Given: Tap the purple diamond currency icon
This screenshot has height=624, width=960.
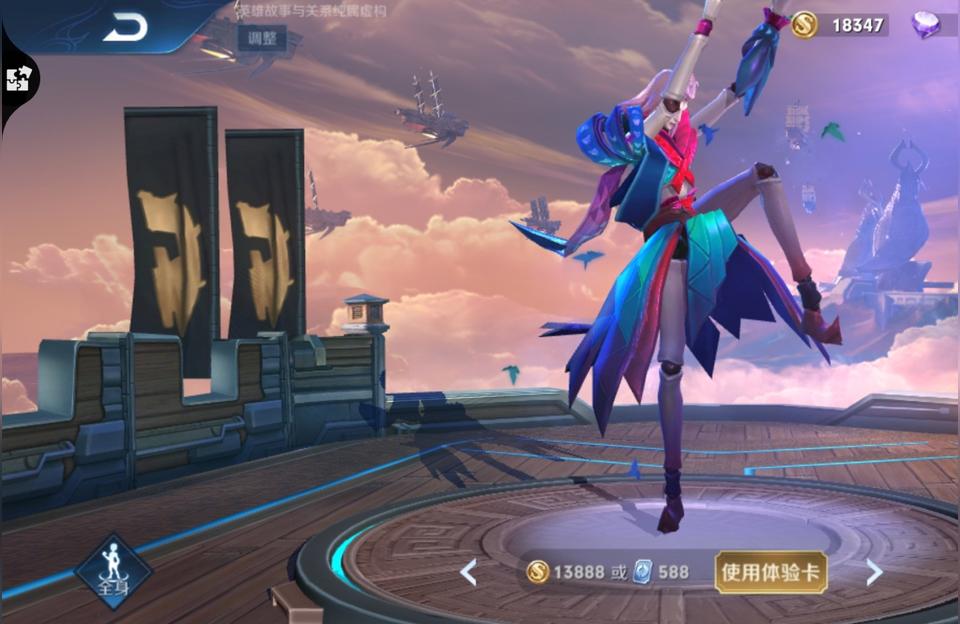Looking at the screenshot, I should click(x=926, y=25).
